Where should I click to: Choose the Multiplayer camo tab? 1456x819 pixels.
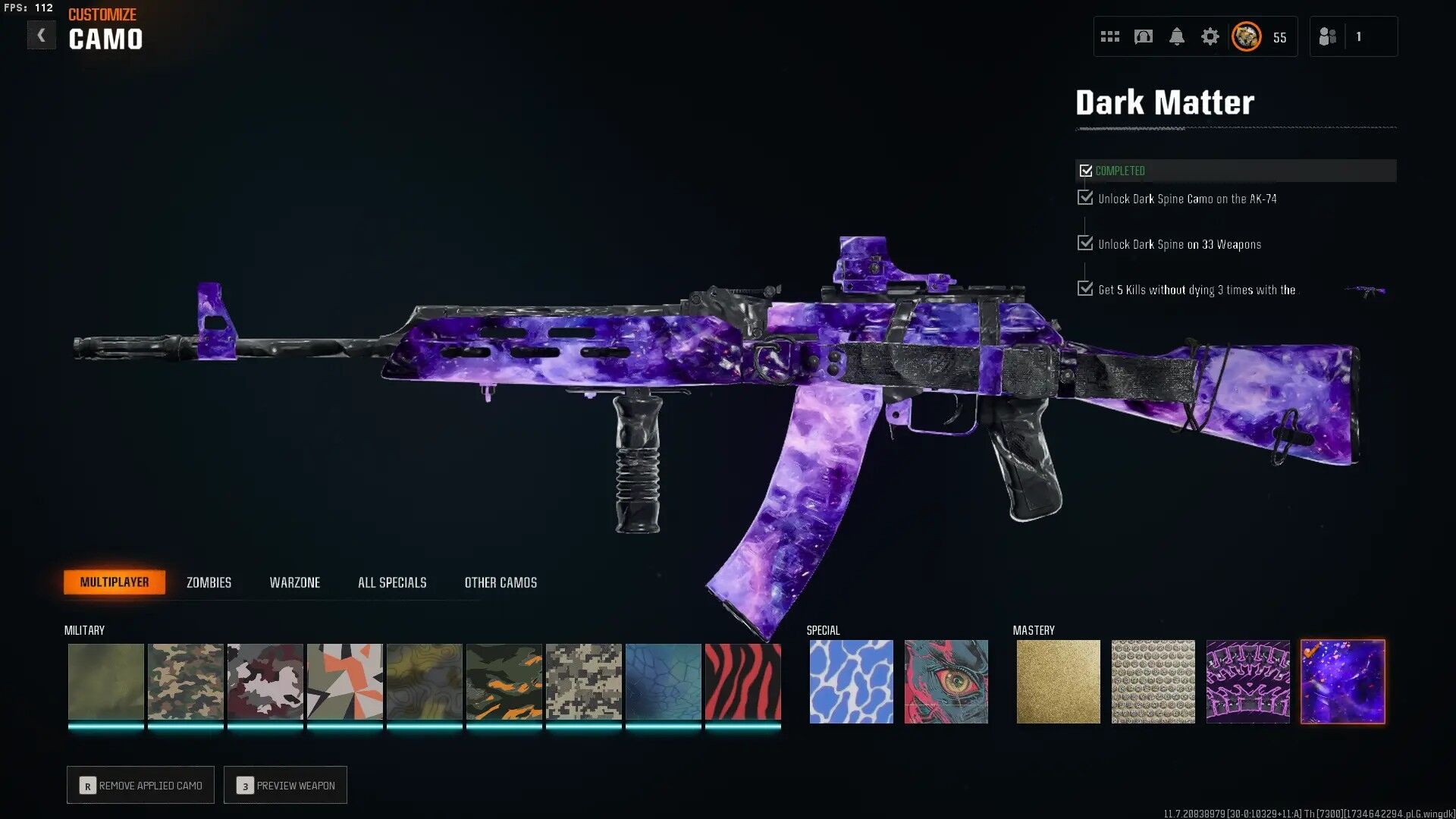click(x=115, y=582)
